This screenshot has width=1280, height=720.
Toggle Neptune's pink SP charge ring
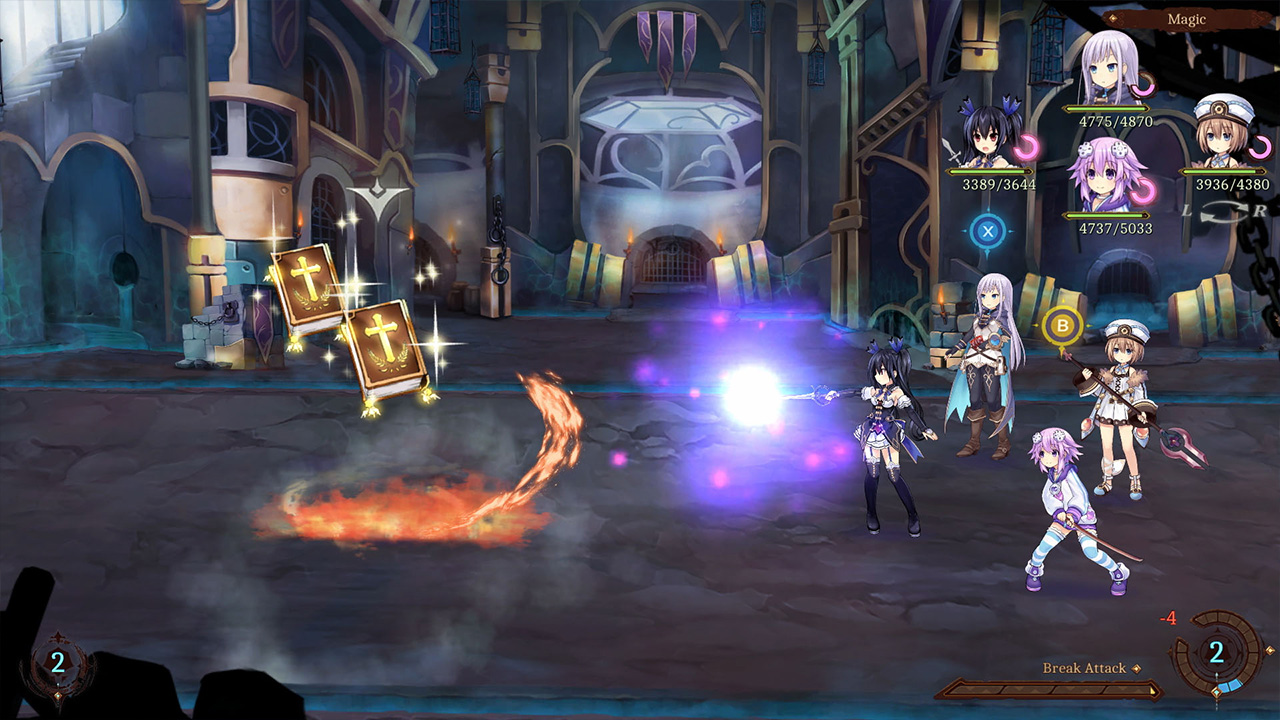point(1144,190)
